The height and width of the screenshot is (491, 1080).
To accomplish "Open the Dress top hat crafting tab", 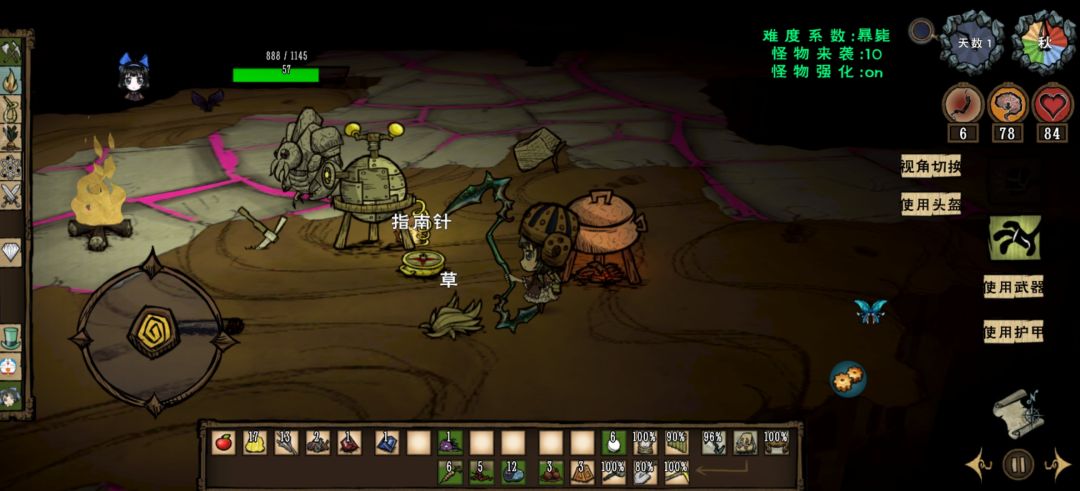I will pyautogui.click(x=11, y=335).
